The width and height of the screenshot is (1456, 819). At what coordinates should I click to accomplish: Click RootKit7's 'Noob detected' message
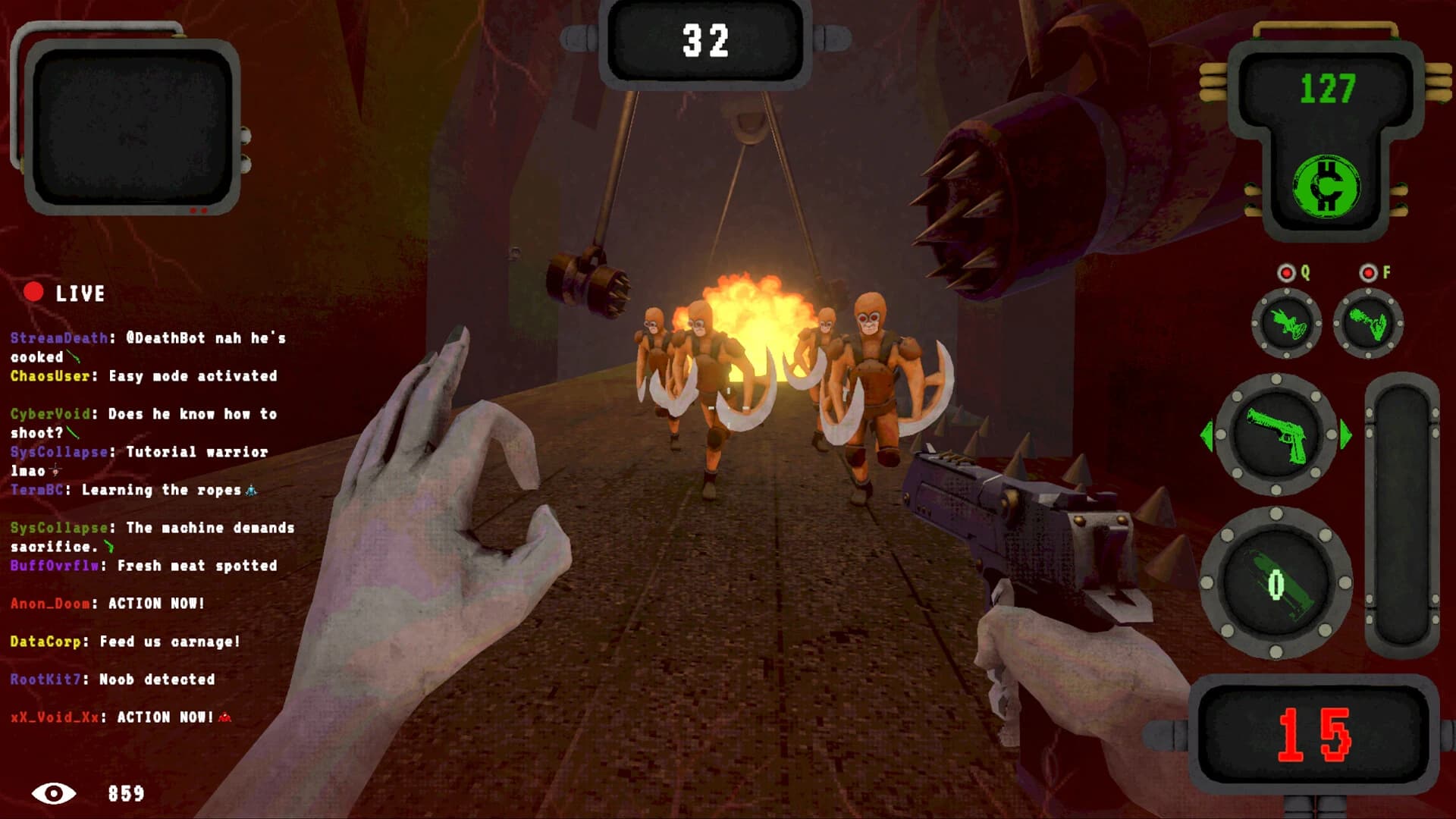155,679
